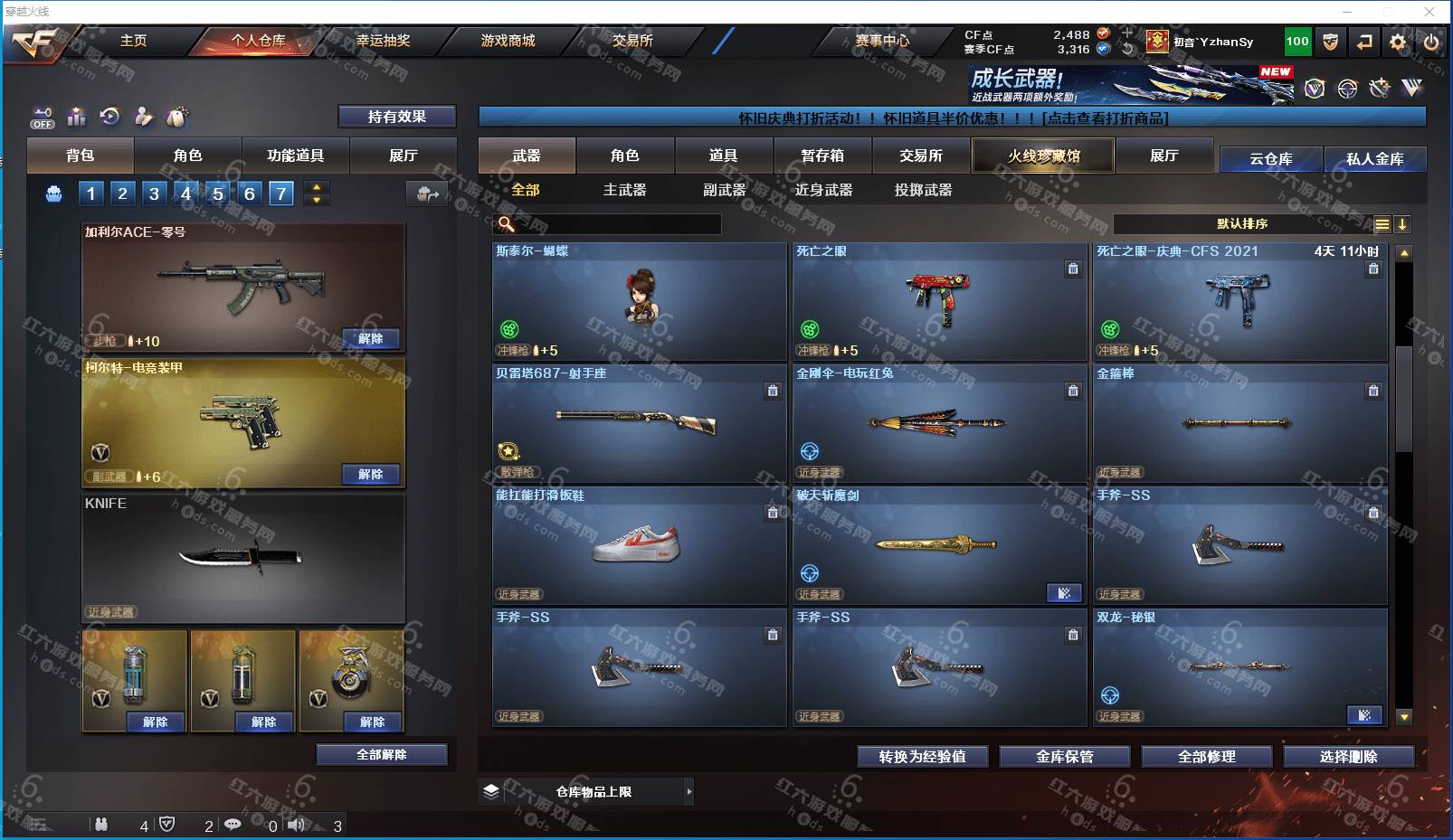Open the 赛事中心 tournament center
Image resolution: width=1453 pixels, height=840 pixels.
tap(882, 41)
